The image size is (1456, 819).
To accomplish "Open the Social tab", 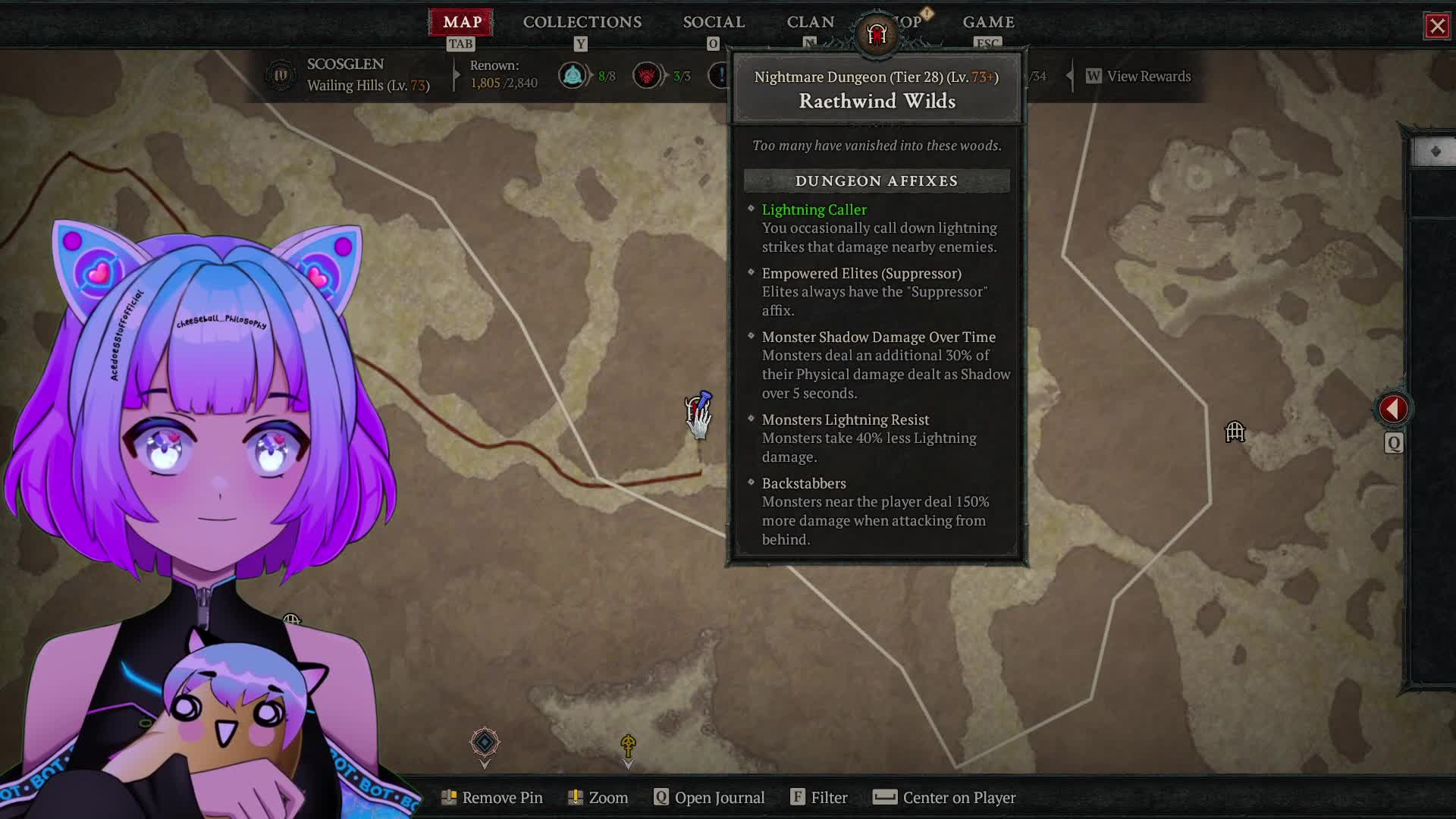I will (x=714, y=22).
